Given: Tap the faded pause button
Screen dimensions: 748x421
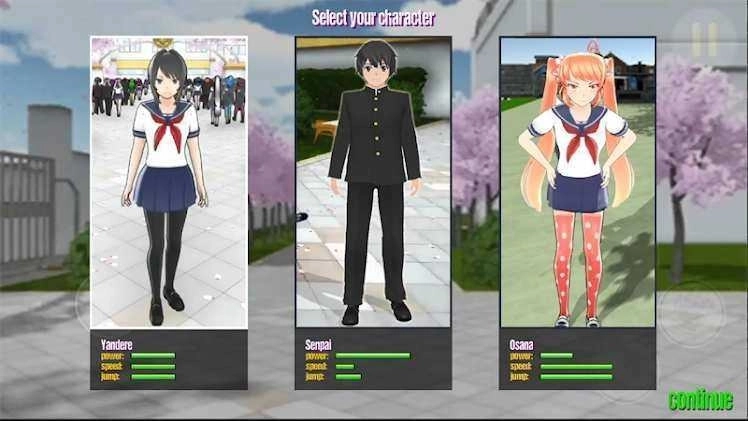Looking at the screenshot, I should [704, 40].
